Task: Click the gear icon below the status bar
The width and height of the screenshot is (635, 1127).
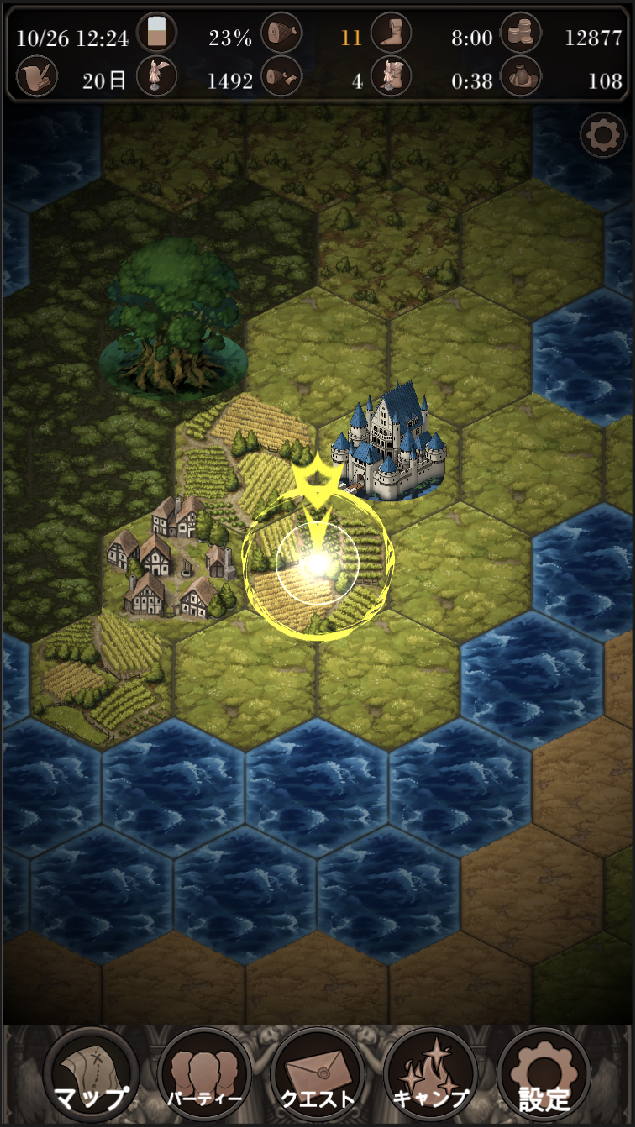Action: click(603, 136)
